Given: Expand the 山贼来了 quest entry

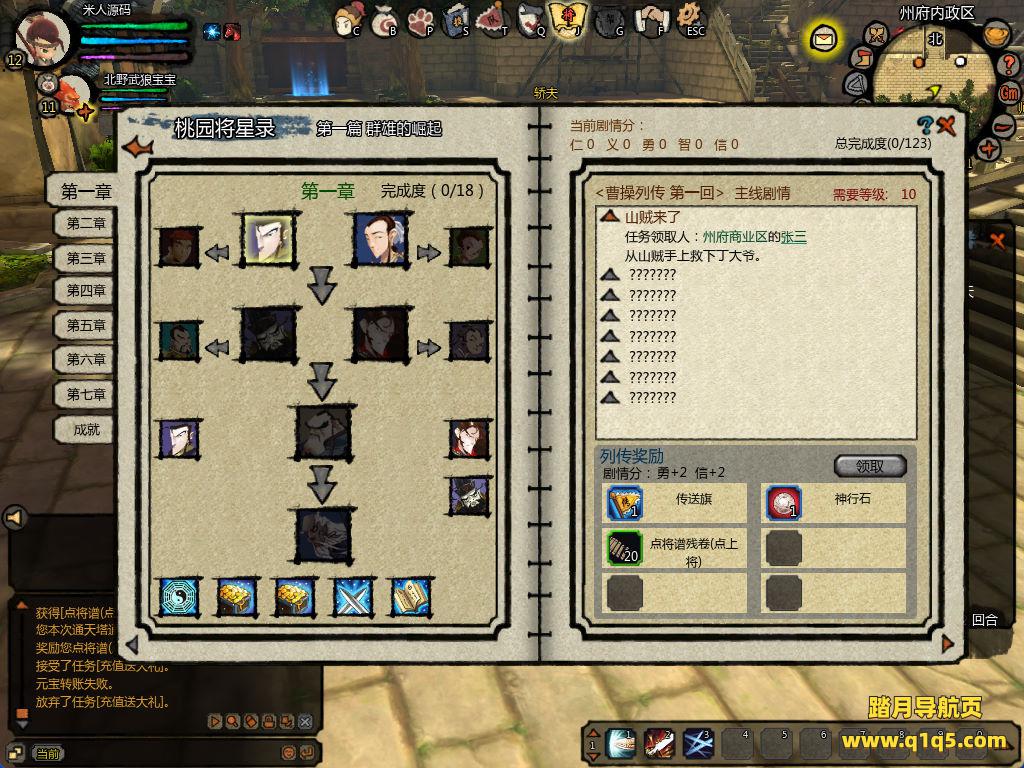Looking at the screenshot, I should [609, 216].
